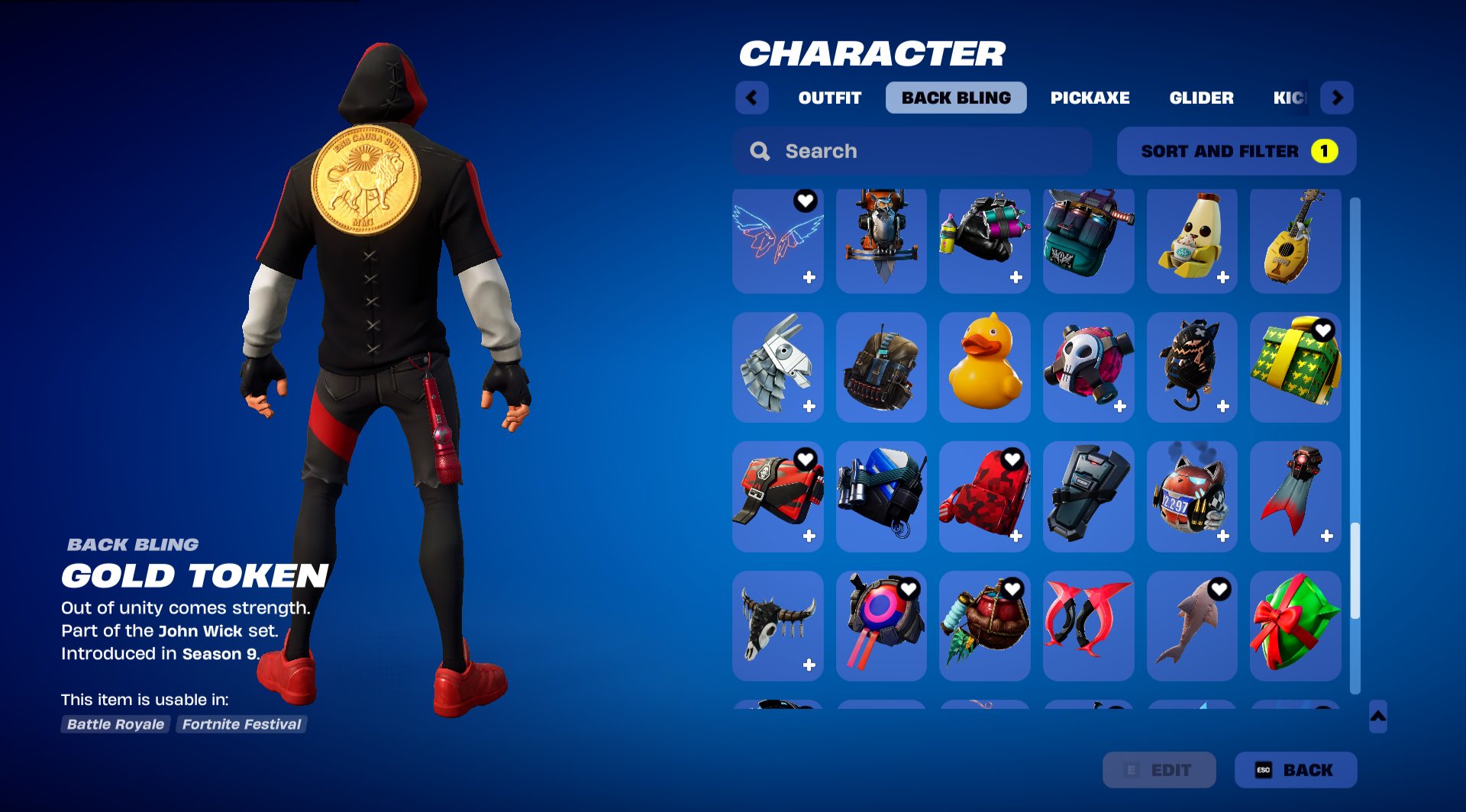Open the Glider tab
This screenshot has height=812, width=1466.
[1201, 98]
